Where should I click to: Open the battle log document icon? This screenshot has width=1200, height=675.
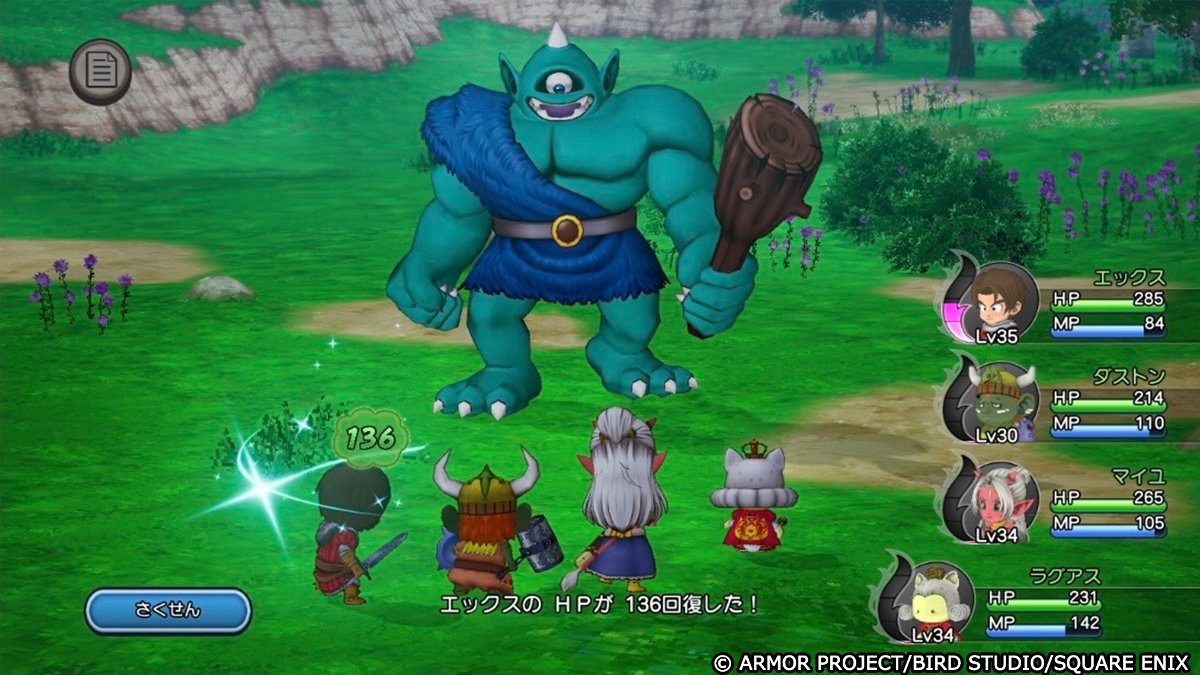pyautogui.click(x=100, y=71)
